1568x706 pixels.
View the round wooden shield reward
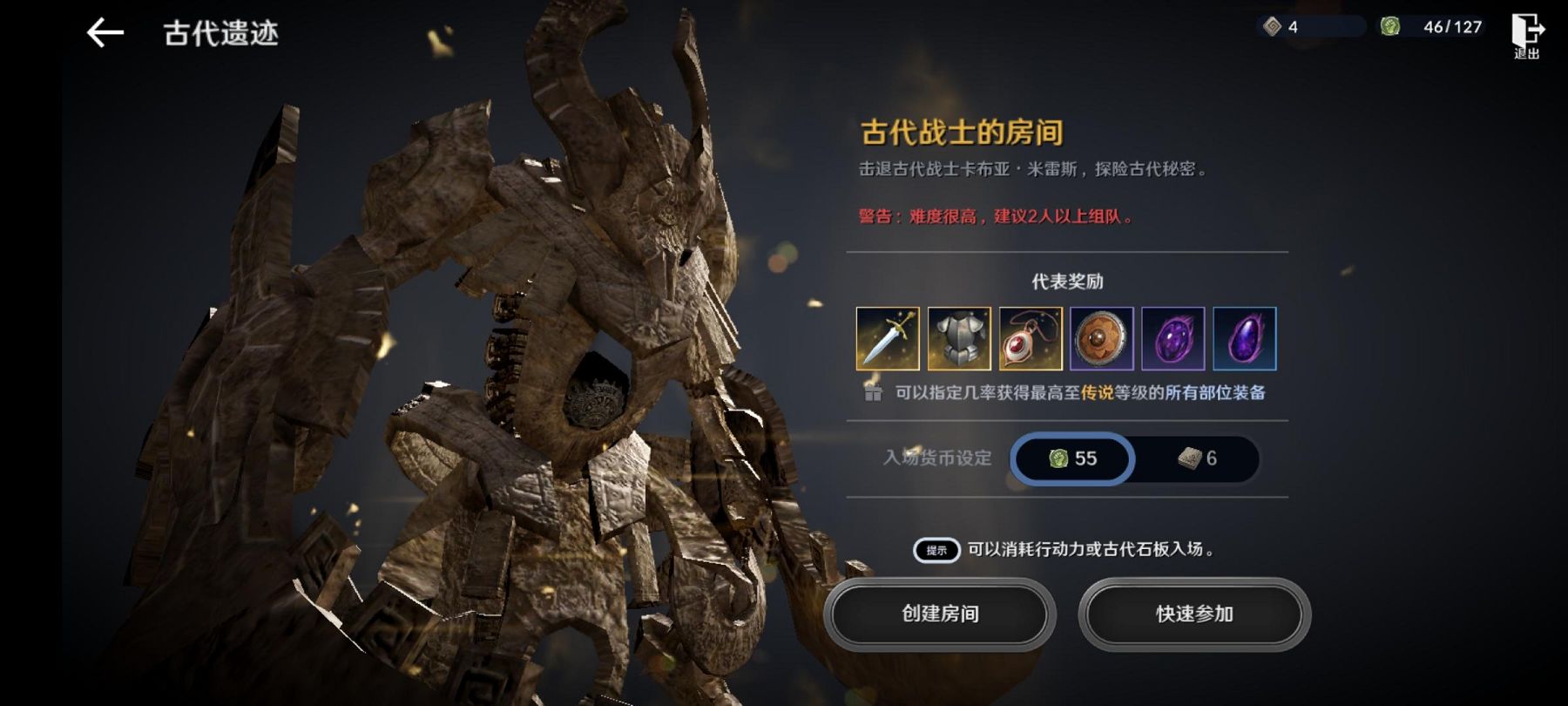tap(1102, 338)
